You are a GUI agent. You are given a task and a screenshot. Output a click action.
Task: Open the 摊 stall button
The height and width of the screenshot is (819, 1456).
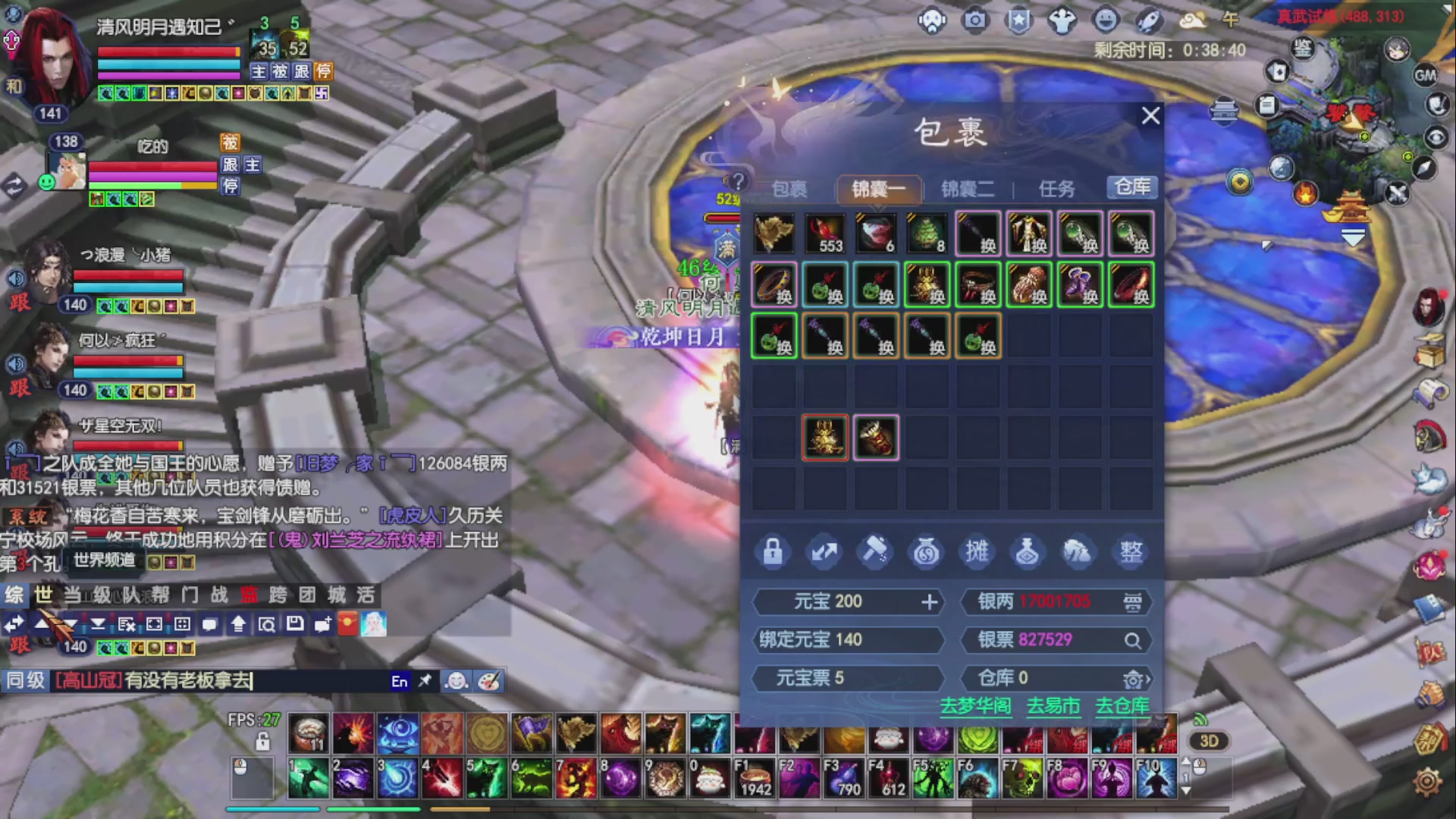[x=977, y=552]
